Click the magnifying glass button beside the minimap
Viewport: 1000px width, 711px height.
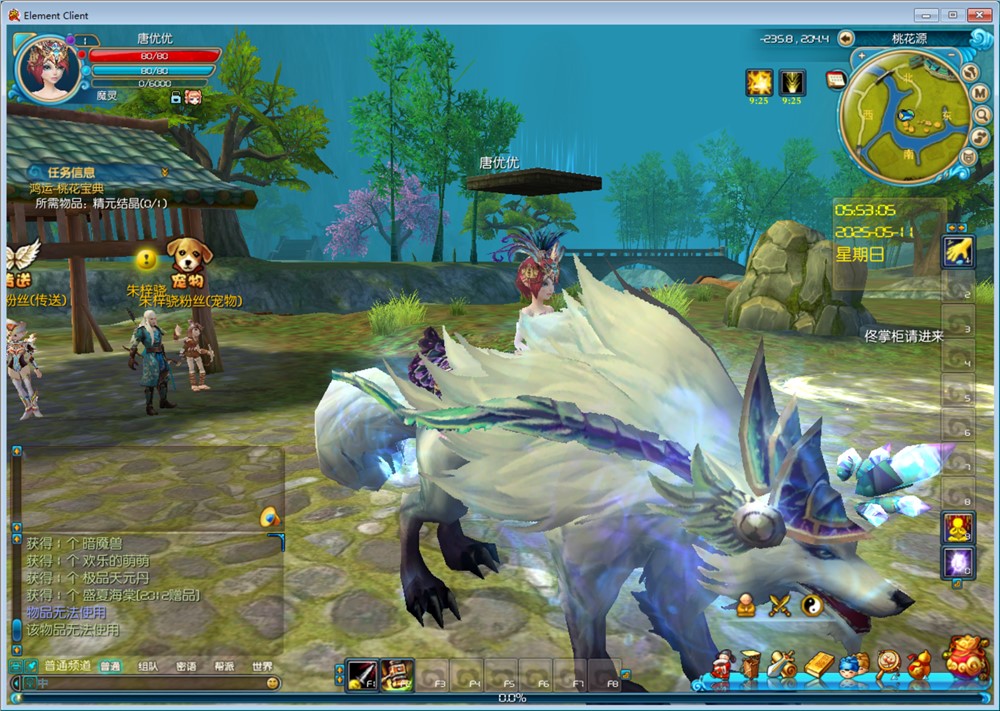click(x=983, y=114)
